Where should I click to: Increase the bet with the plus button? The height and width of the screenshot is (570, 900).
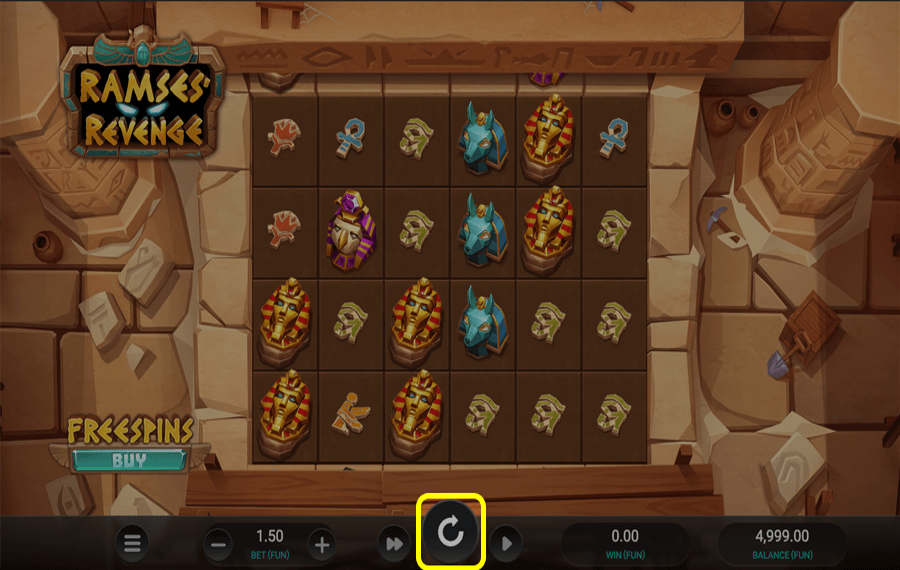point(321,545)
